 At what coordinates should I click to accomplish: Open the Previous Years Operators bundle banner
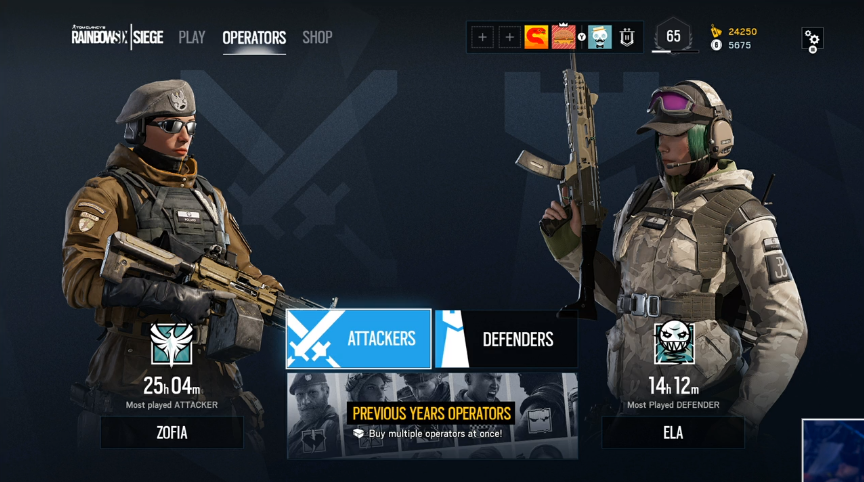tap(432, 415)
